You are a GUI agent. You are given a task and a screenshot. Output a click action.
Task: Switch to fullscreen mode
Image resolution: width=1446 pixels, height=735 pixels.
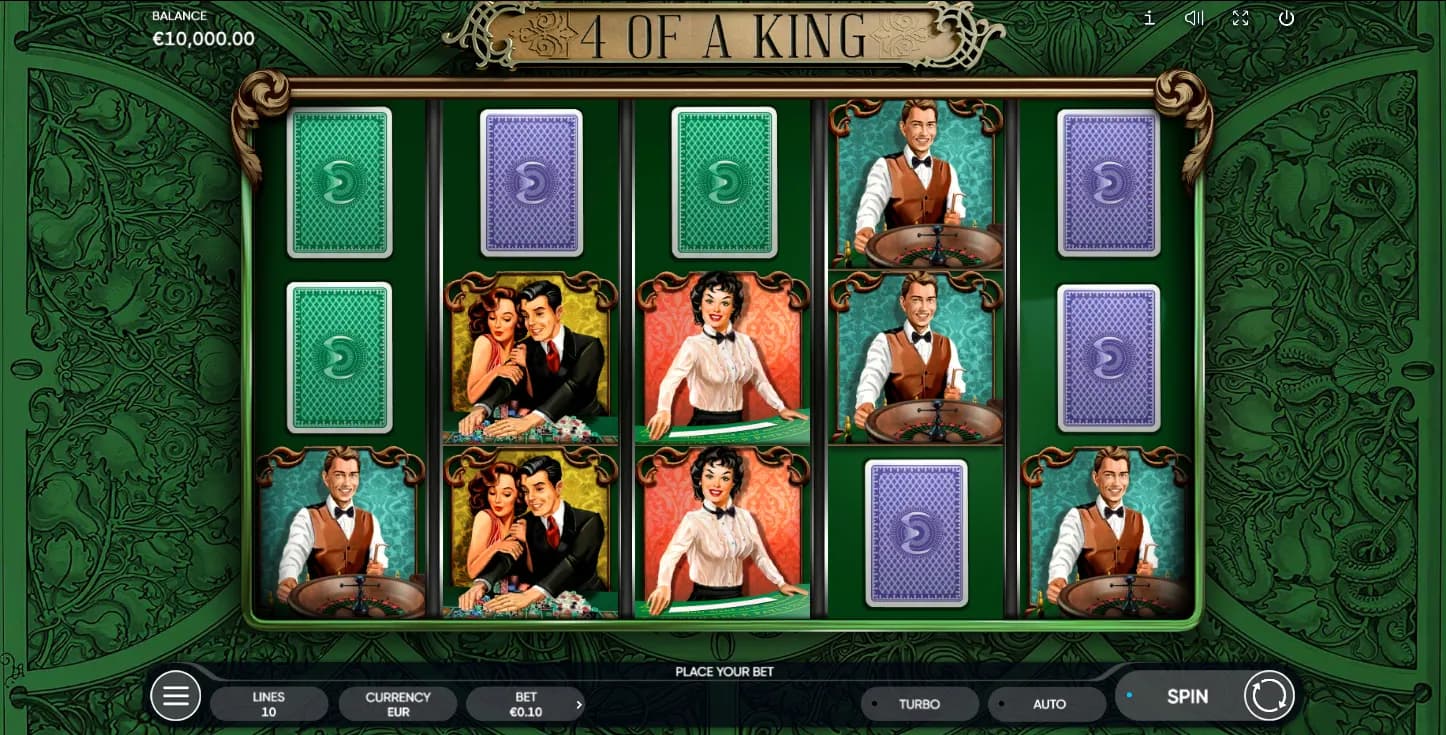[x=1240, y=18]
